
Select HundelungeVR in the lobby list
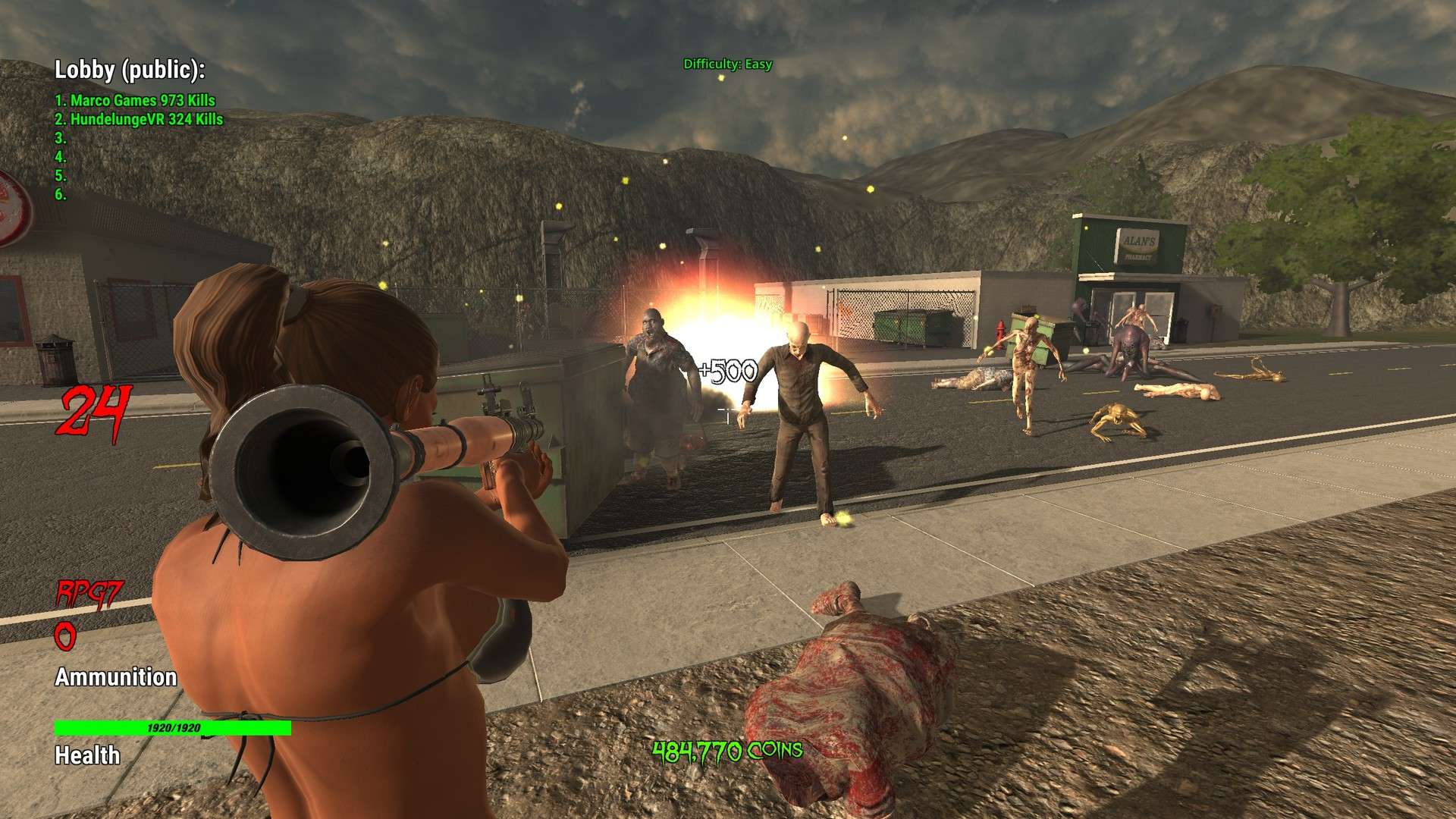pos(139,119)
